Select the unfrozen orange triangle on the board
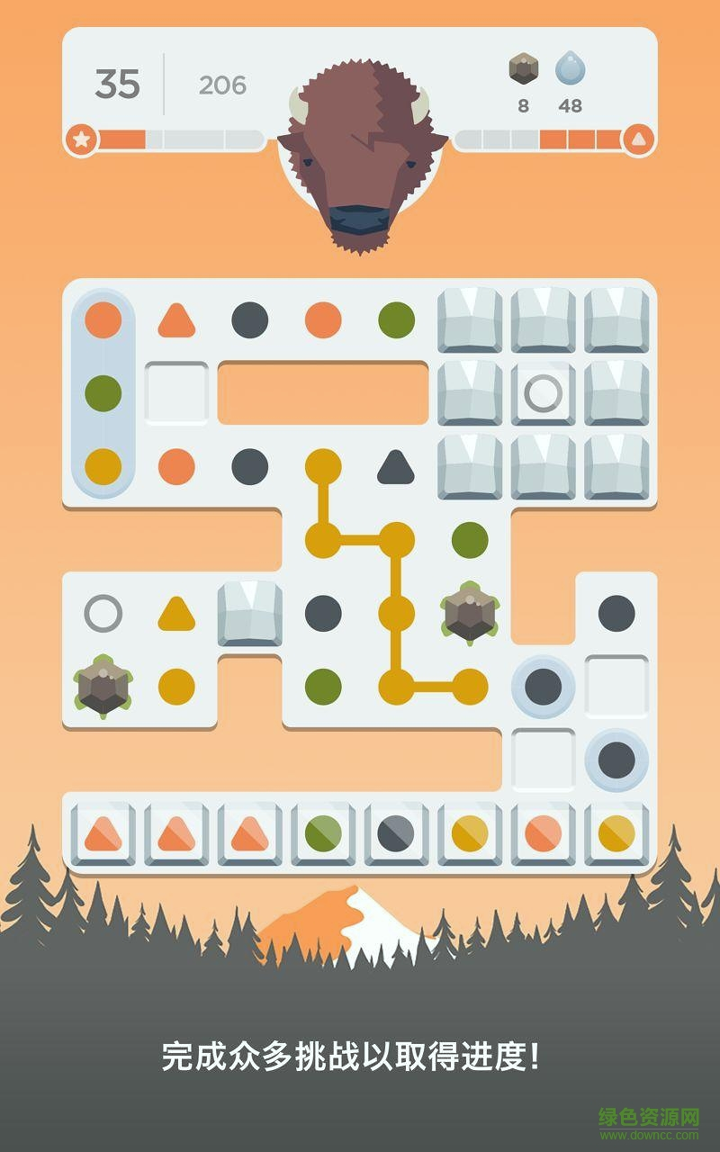 [176, 320]
